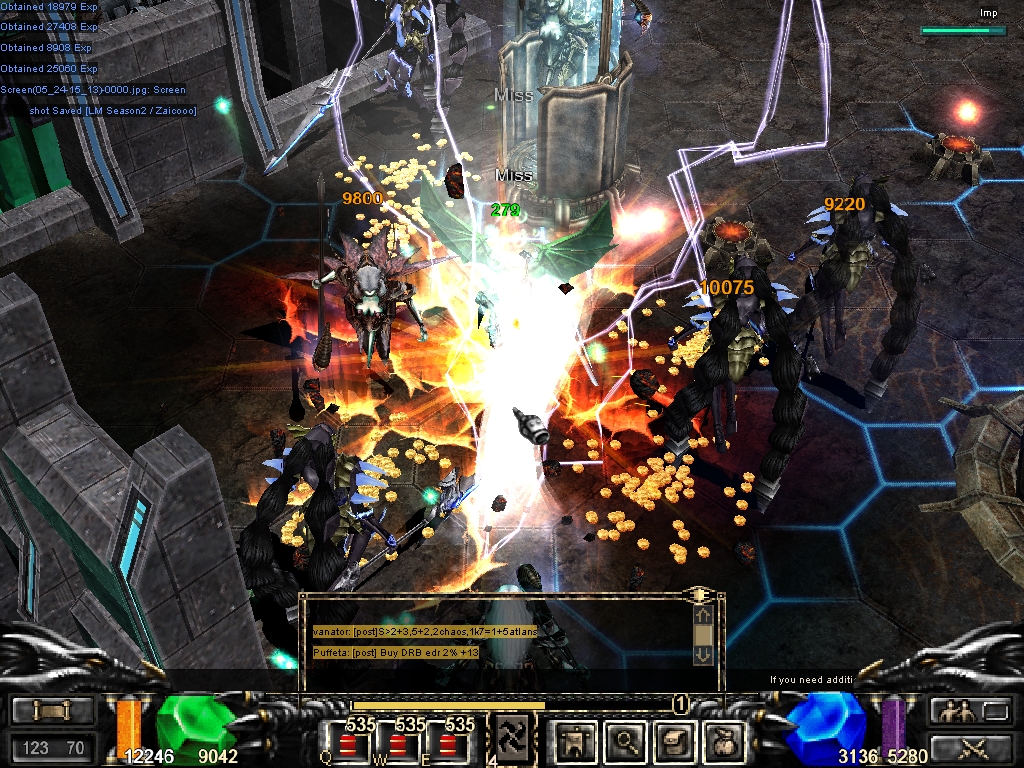Open the quest scroll window
The width and height of the screenshot is (1024, 768).
675,741
